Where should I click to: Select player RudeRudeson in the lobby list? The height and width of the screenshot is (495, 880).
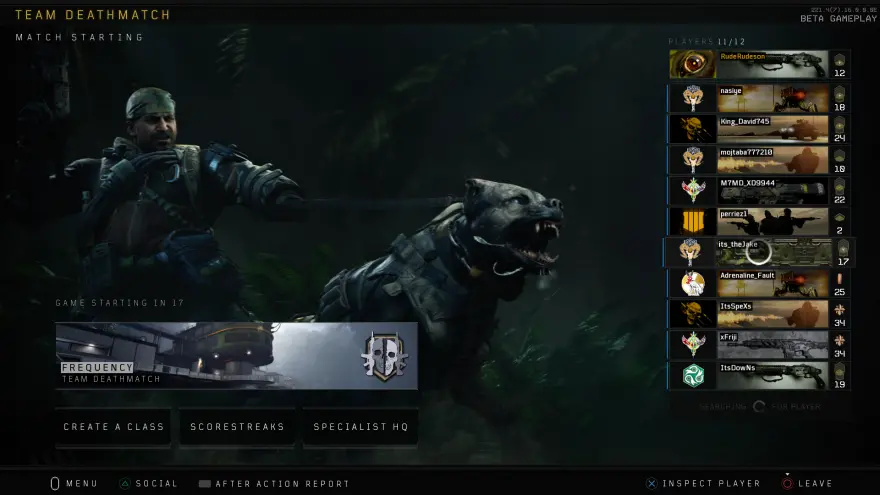[760, 64]
